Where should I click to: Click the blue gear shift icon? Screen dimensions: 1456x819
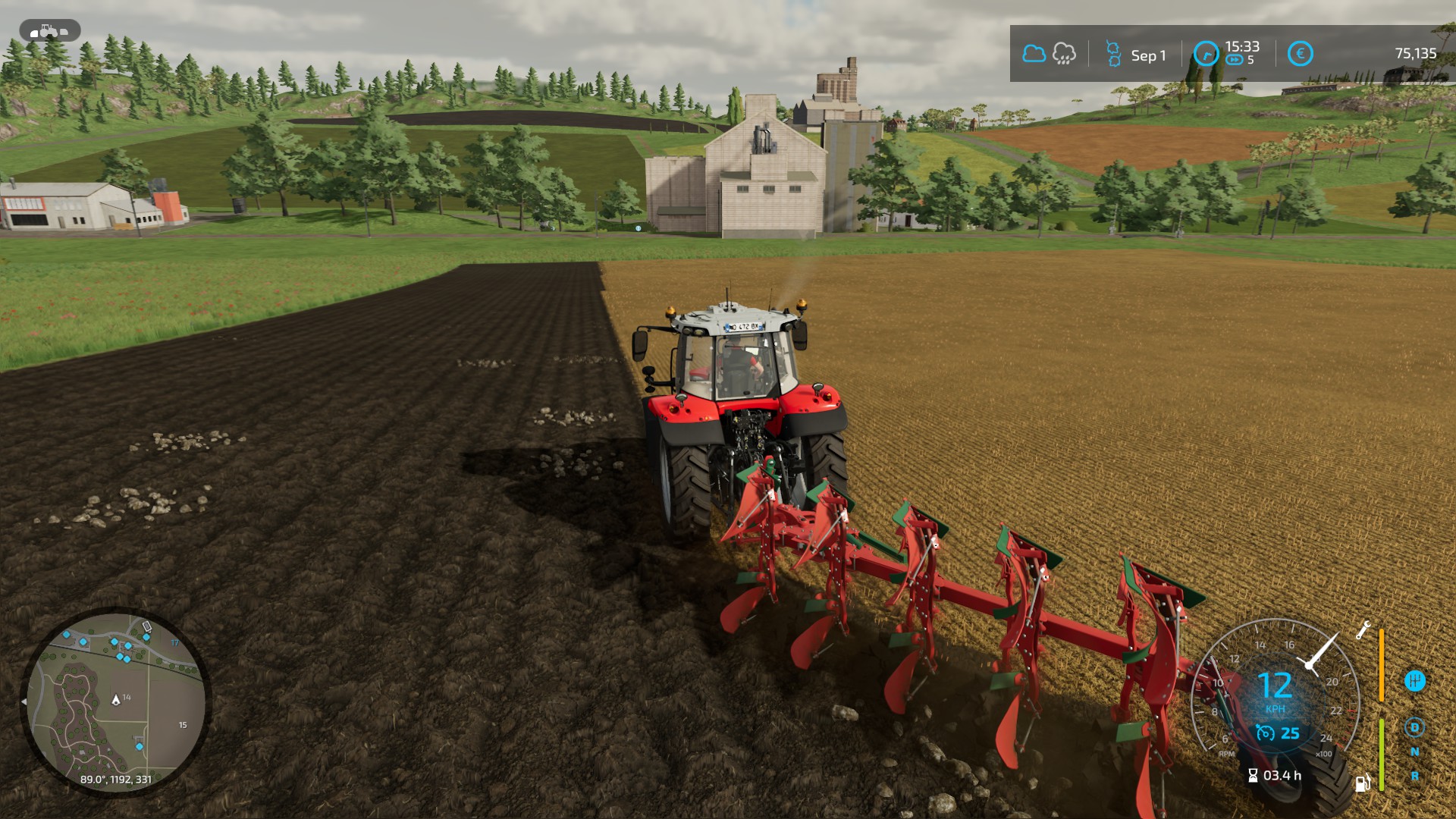click(1414, 681)
